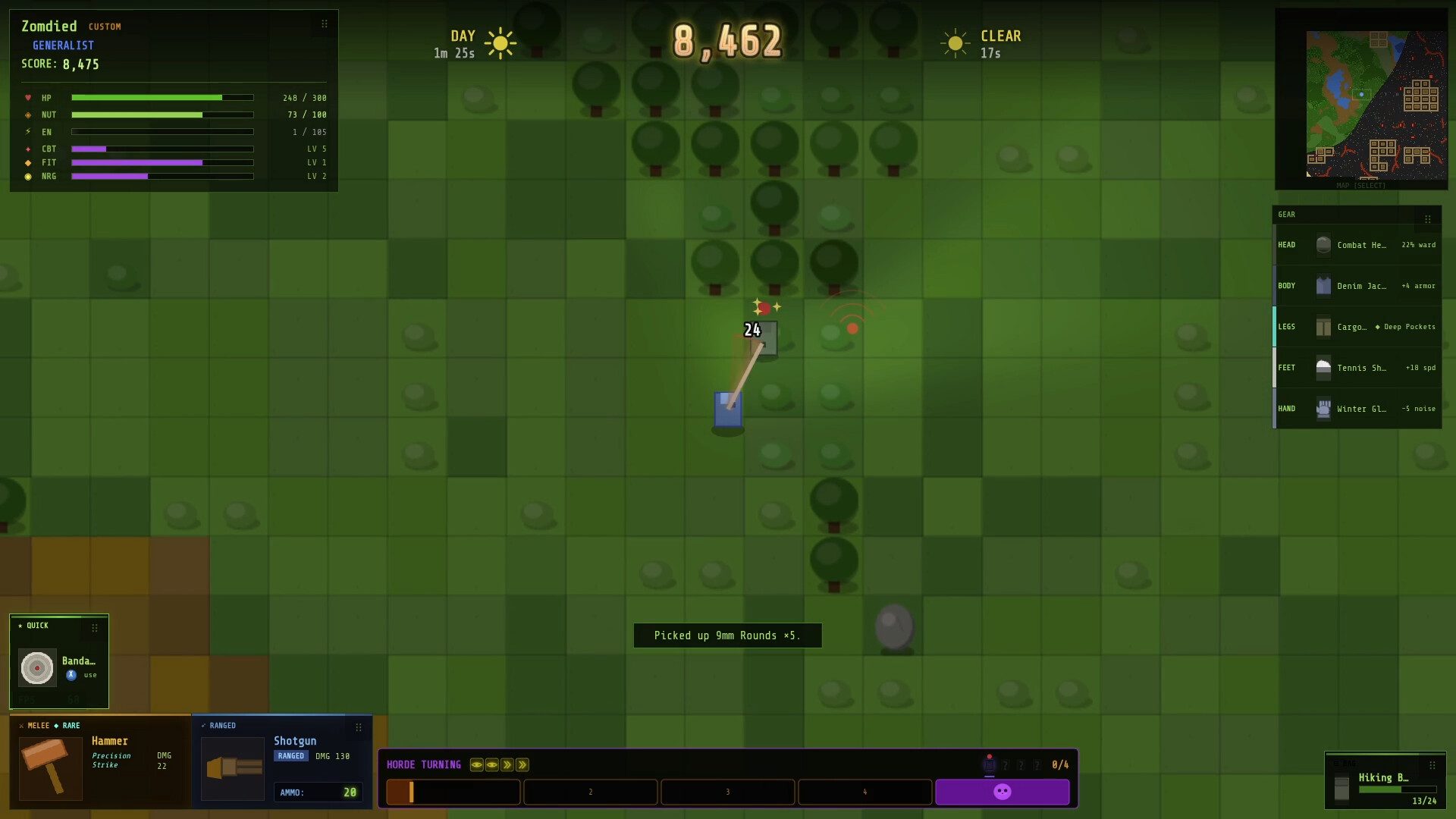Click the first double-chevron speed control in horde bar

pyautogui.click(x=507, y=765)
